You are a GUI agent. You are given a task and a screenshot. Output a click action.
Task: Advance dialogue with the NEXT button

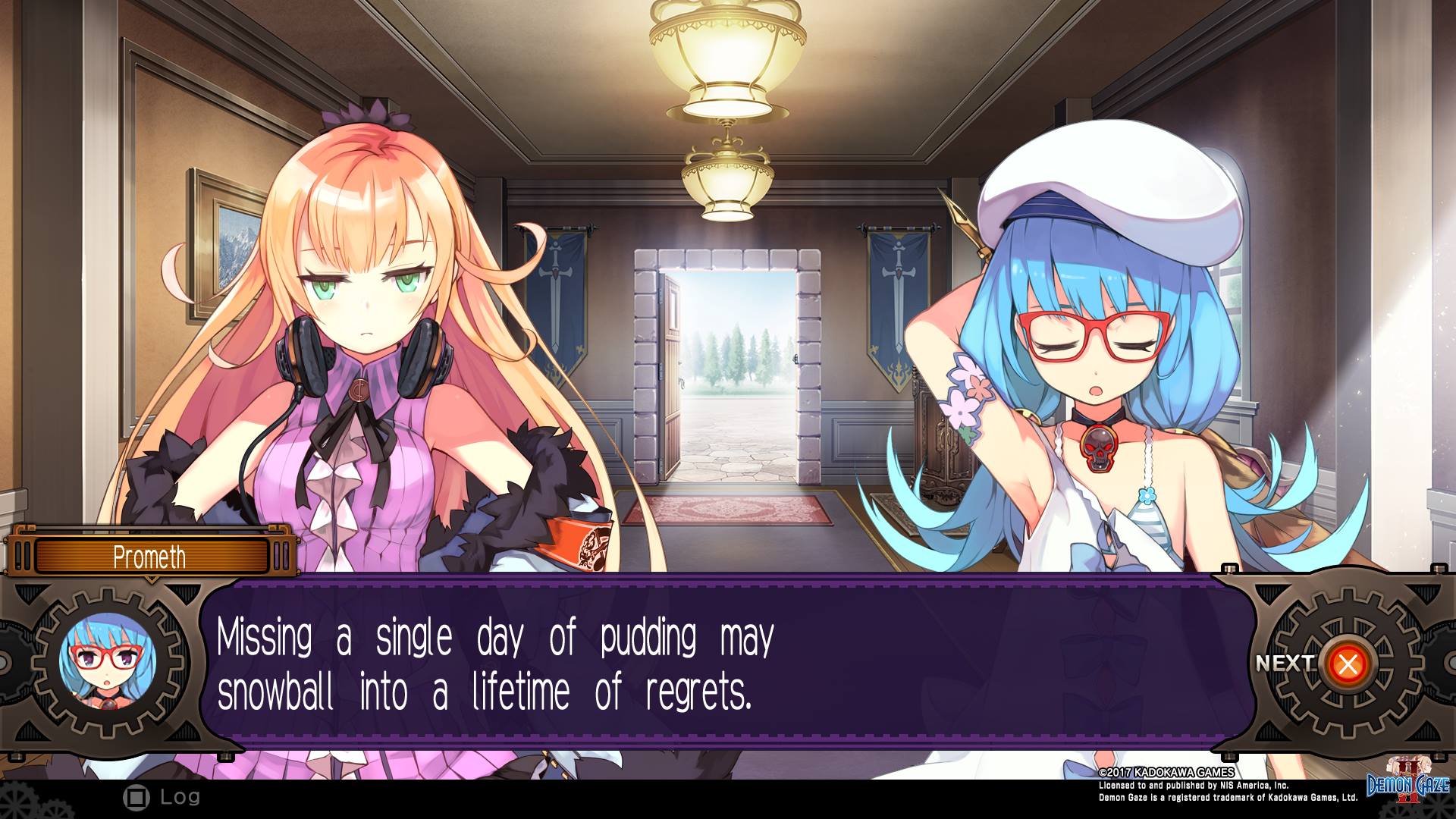coord(1347,665)
